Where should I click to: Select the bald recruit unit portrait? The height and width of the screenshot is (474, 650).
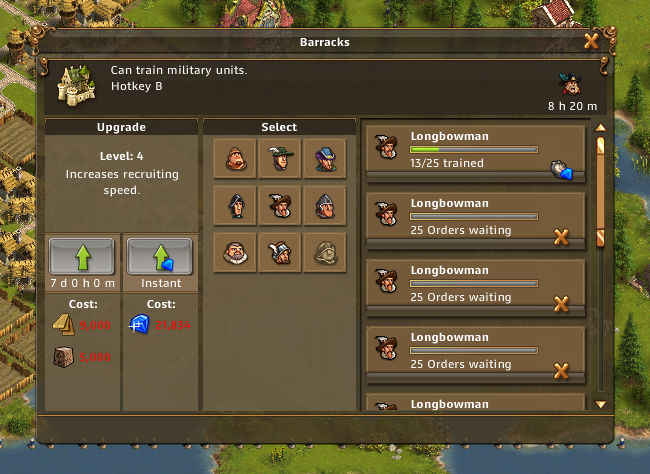234,157
